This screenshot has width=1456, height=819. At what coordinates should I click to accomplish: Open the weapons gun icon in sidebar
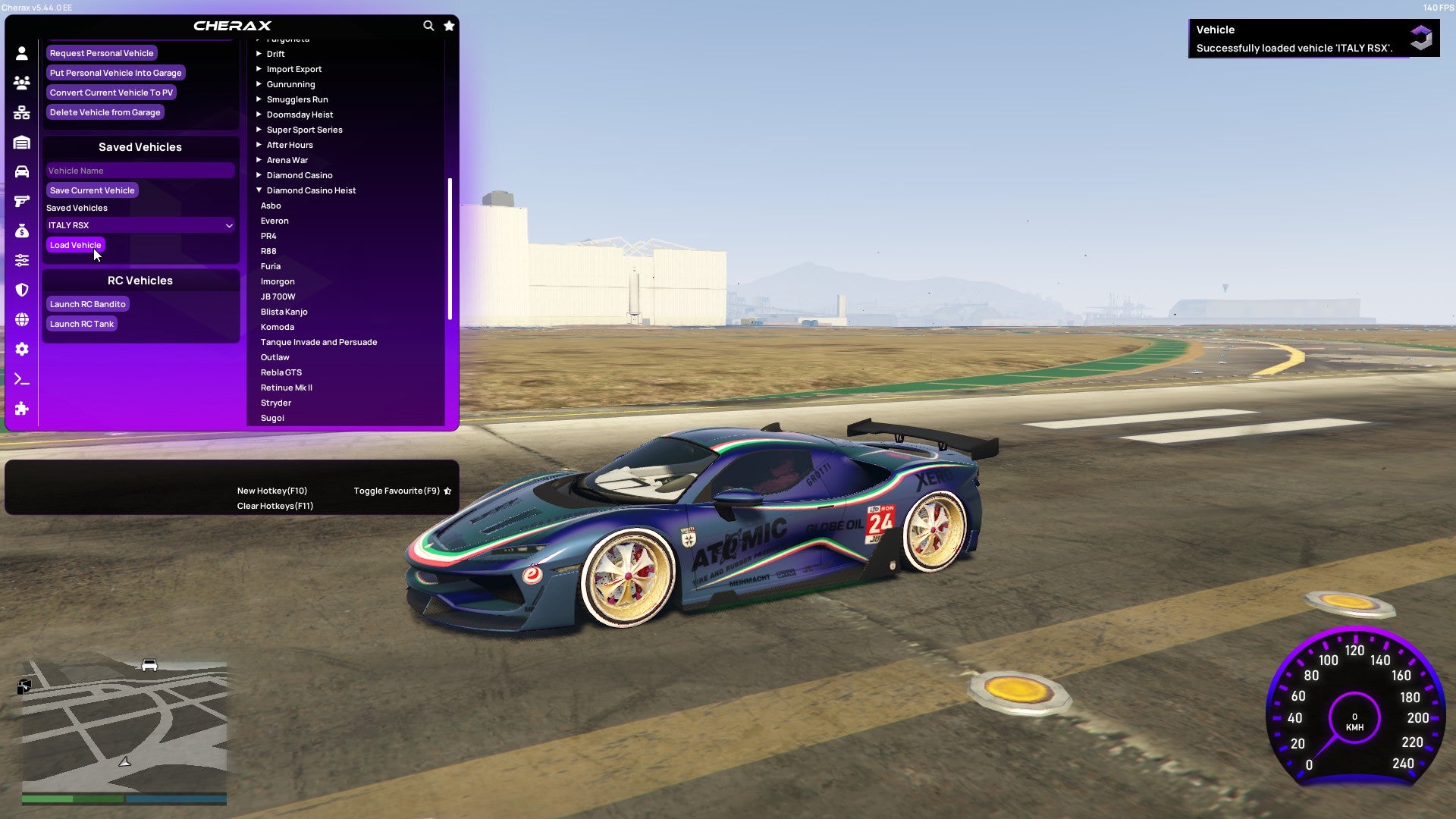22,201
